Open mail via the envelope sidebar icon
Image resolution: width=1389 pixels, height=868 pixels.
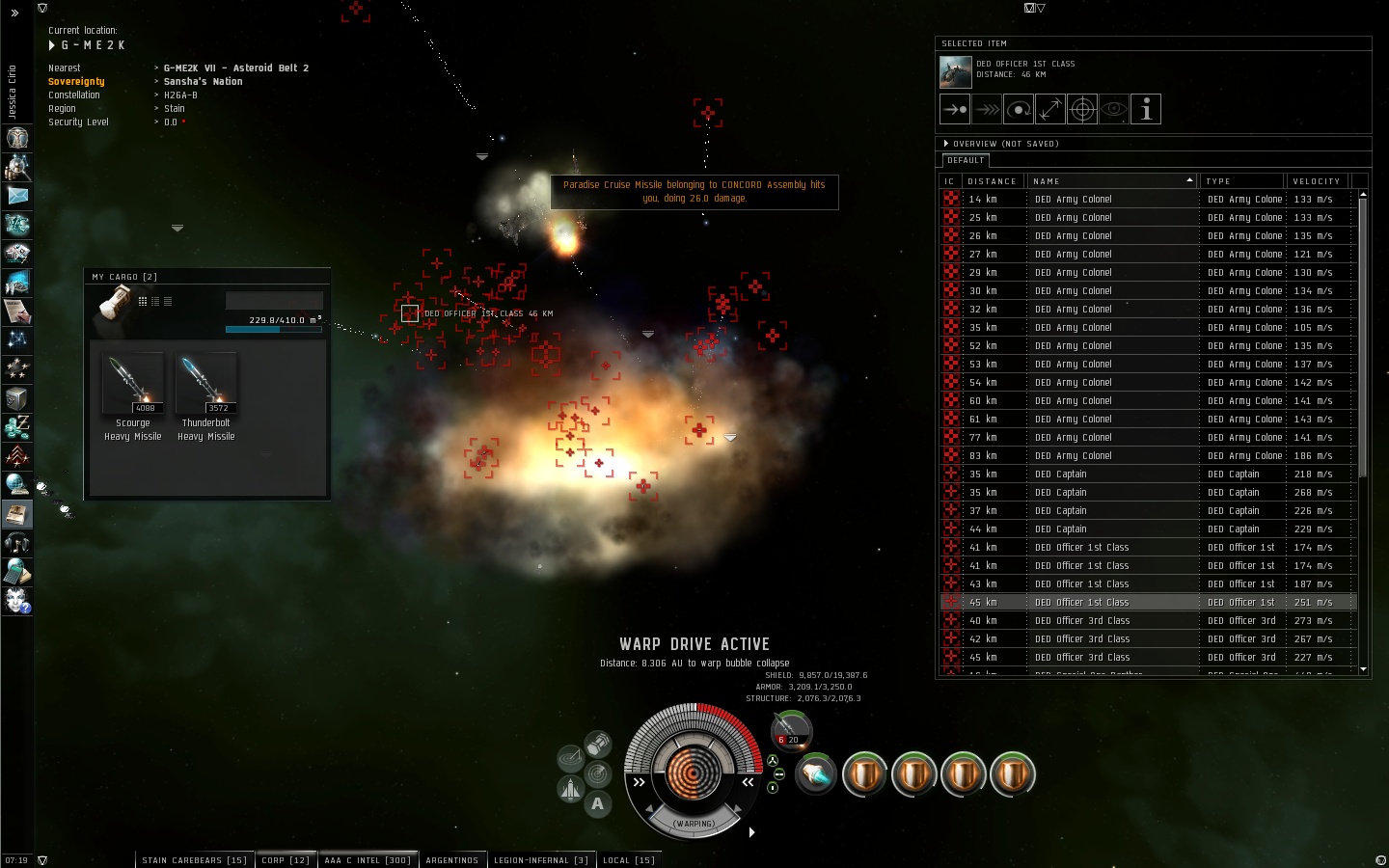[x=17, y=196]
